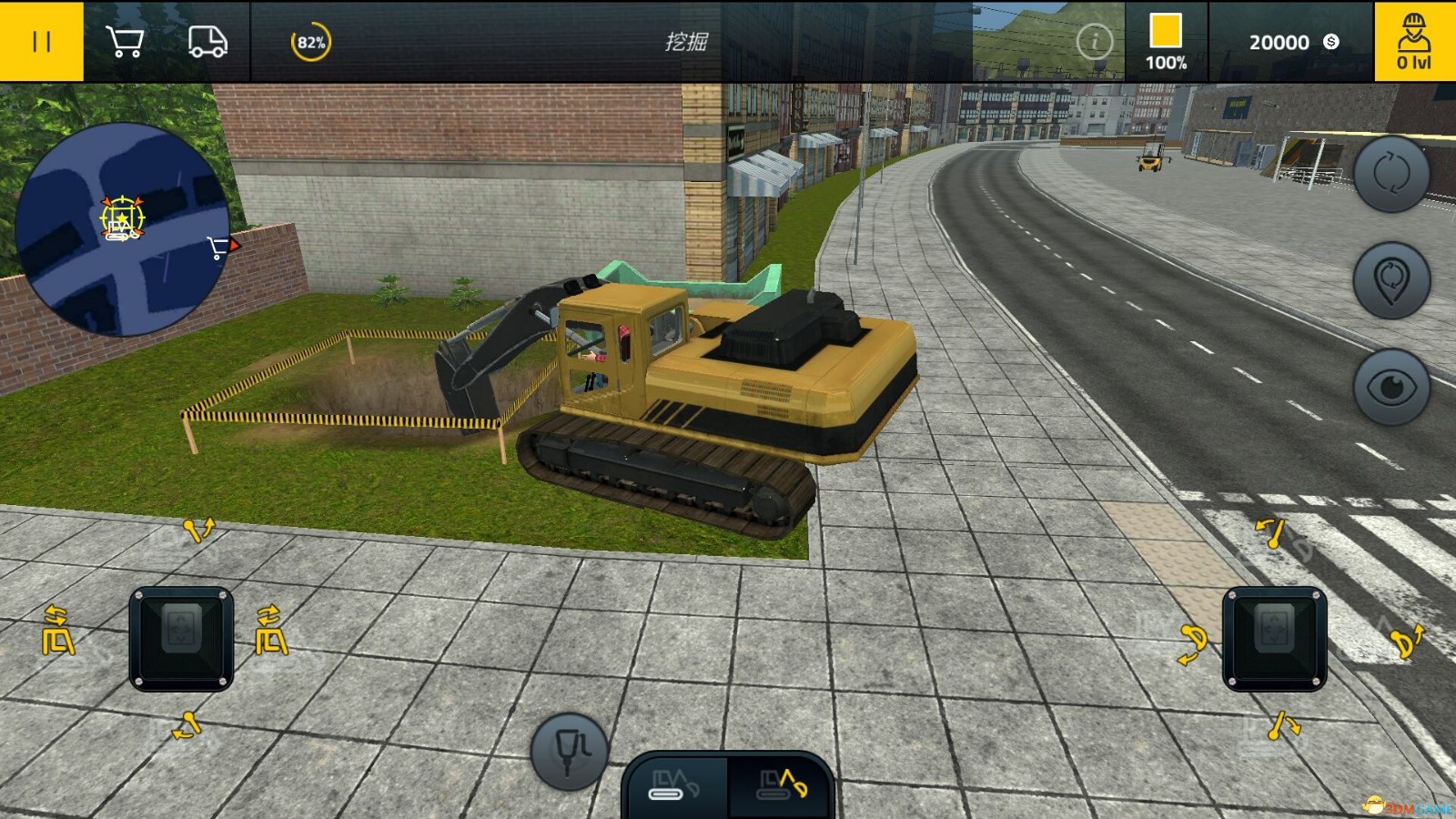Open the shopping cart store
Screen dimensions: 1456x819
[x=125, y=42]
